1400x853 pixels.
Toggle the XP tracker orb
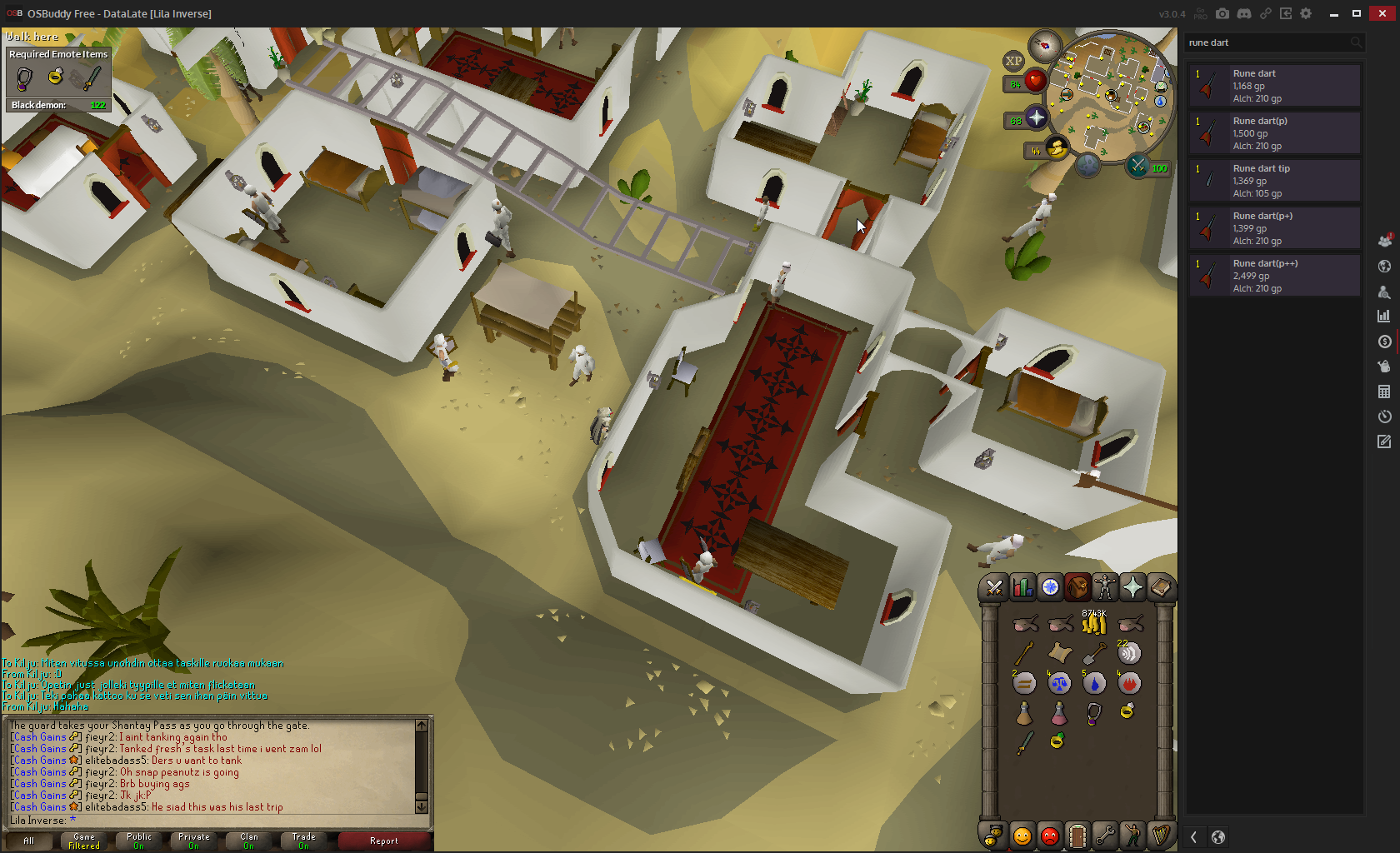point(1013,61)
